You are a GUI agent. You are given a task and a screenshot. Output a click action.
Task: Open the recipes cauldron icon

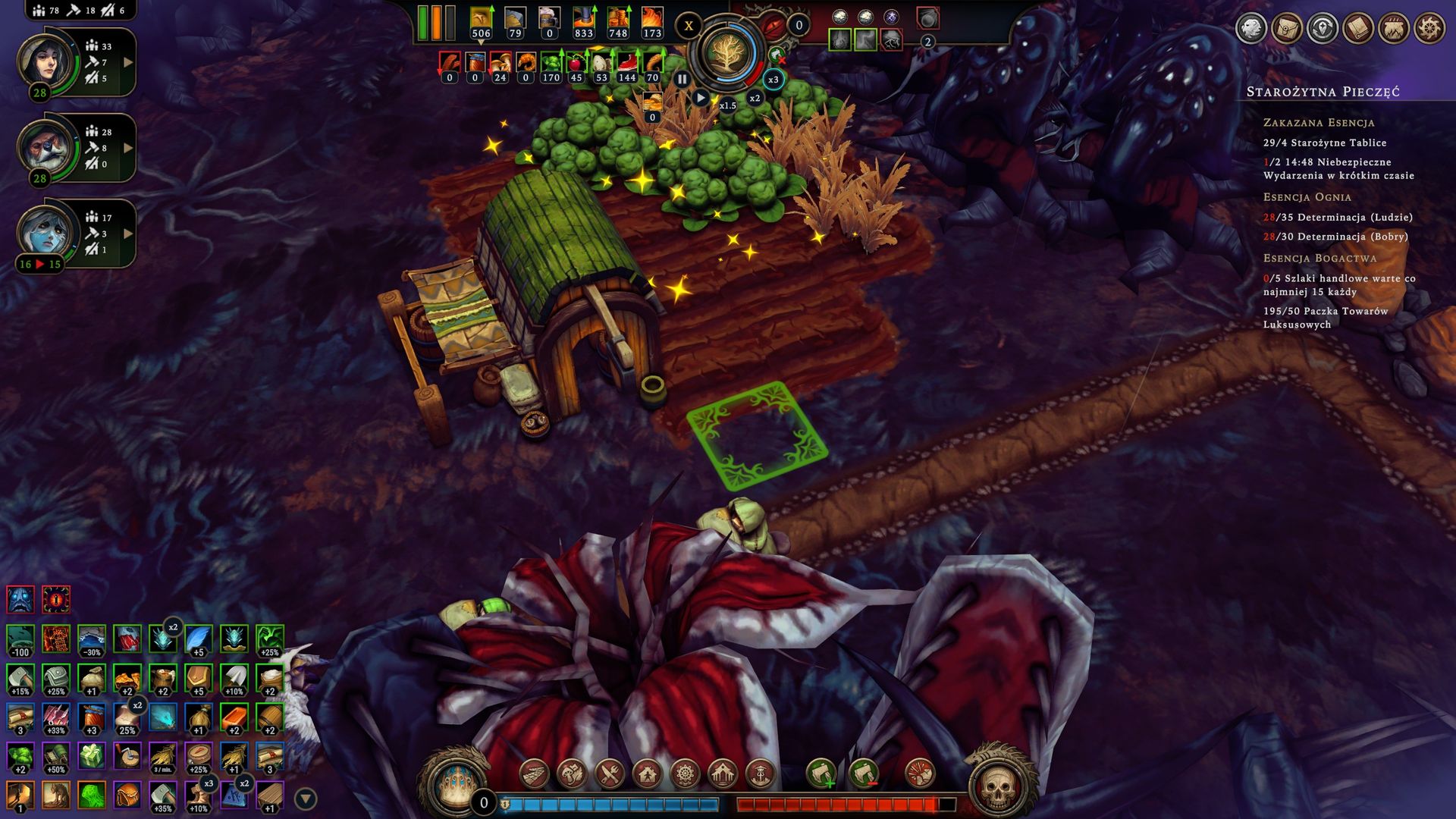(x=1394, y=29)
